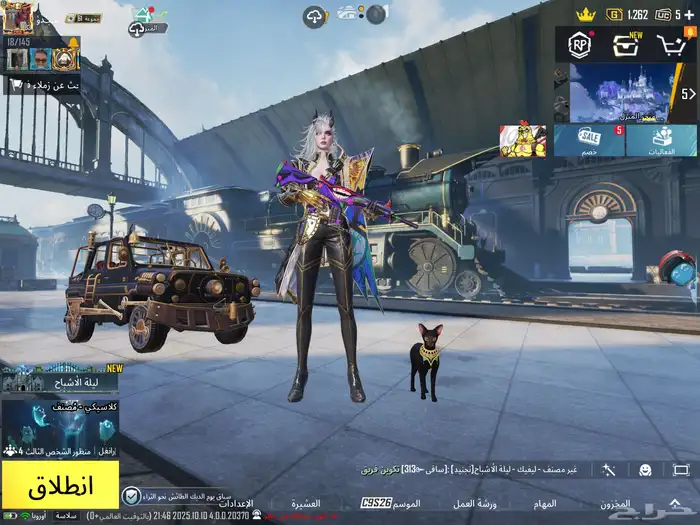Open the castle event banner

pyautogui.click(x=620, y=93)
